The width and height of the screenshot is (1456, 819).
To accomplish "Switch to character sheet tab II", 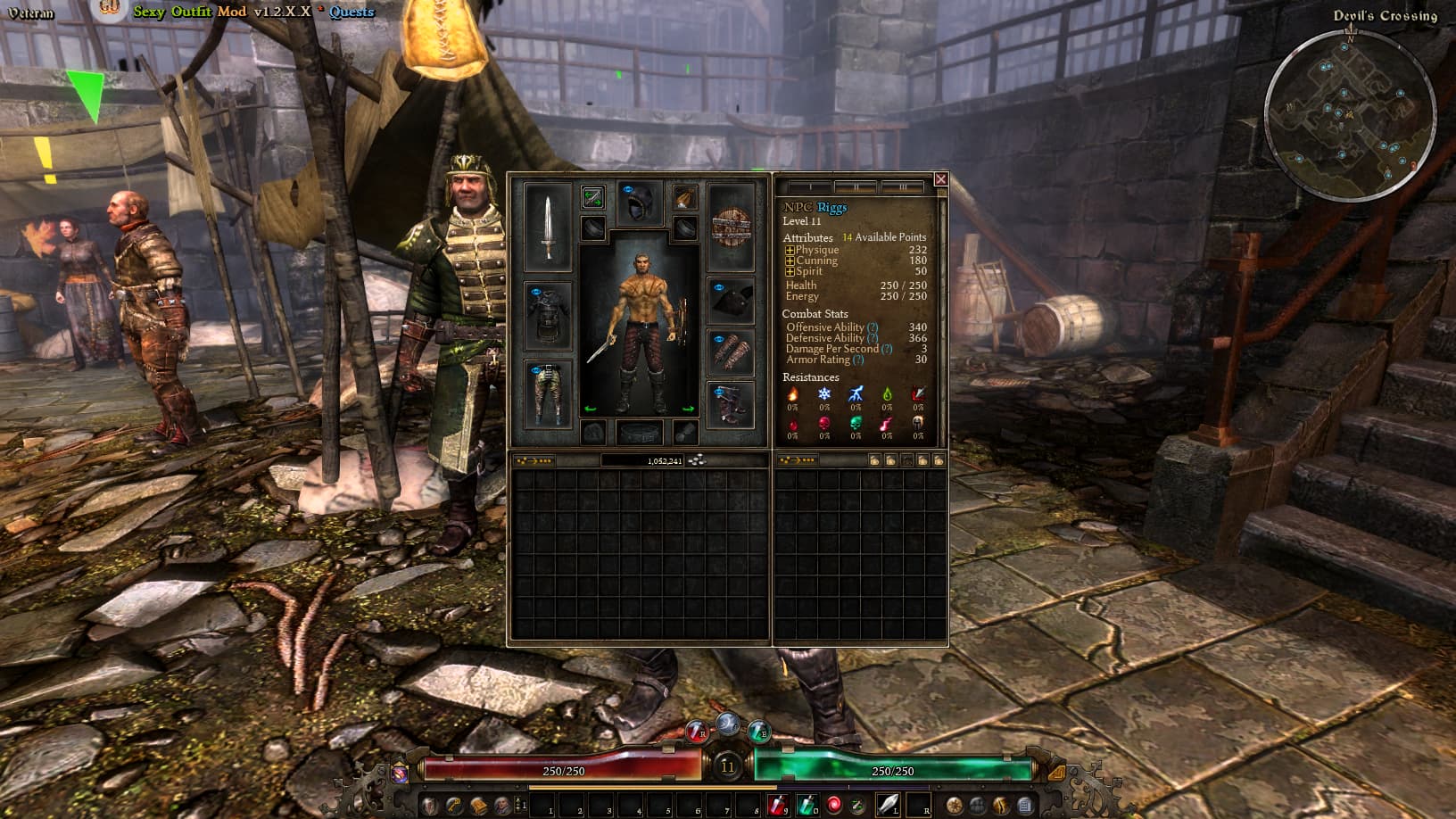I will click(x=855, y=187).
